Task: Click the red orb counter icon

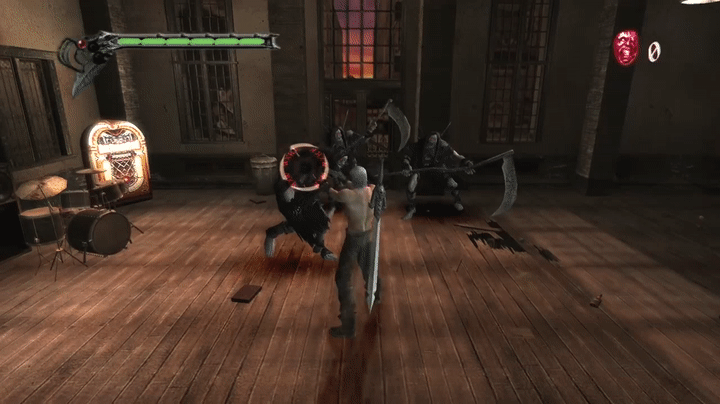Action: tap(626, 48)
